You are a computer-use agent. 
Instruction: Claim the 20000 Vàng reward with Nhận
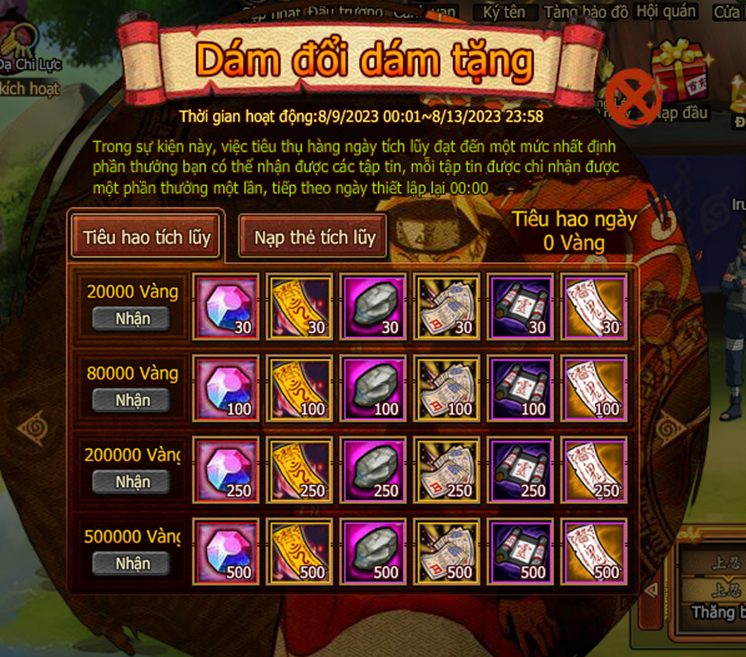(x=132, y=318)
